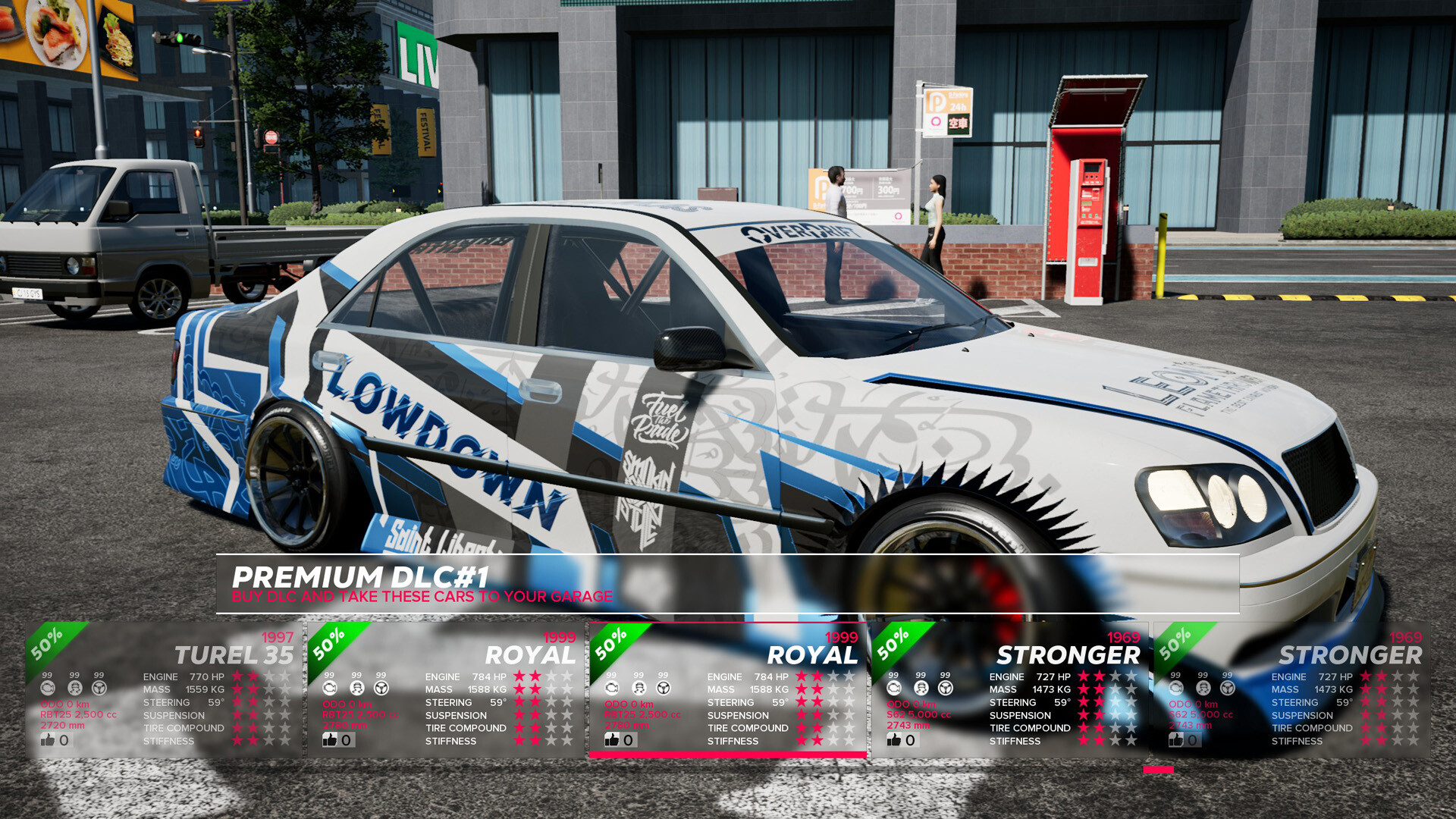The height and width of the screenshot is (819, 1456).
Task: Click the BUY DLC promotional link text
Action: 422,597
